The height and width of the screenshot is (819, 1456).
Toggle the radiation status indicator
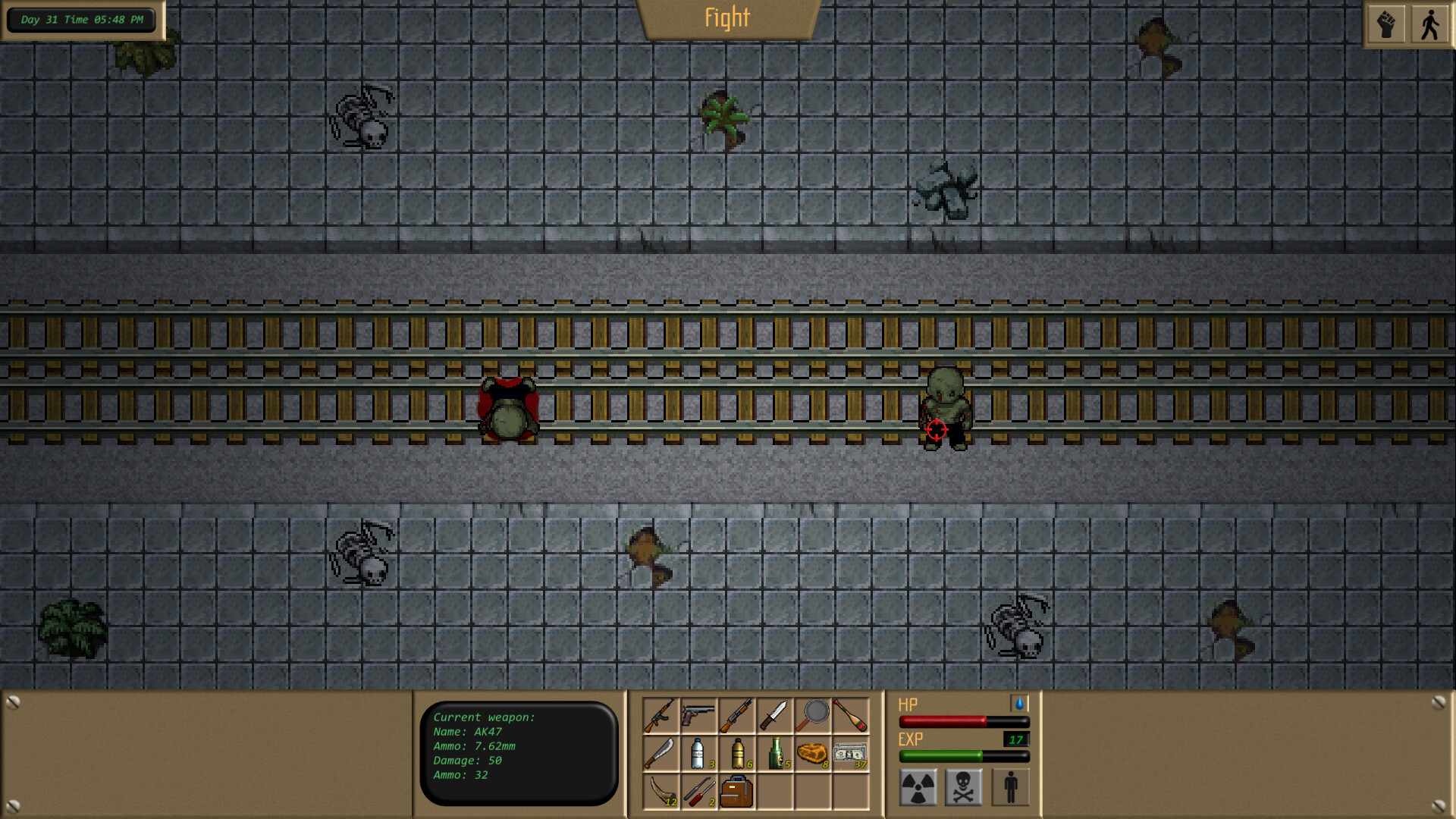coord(918,786)
